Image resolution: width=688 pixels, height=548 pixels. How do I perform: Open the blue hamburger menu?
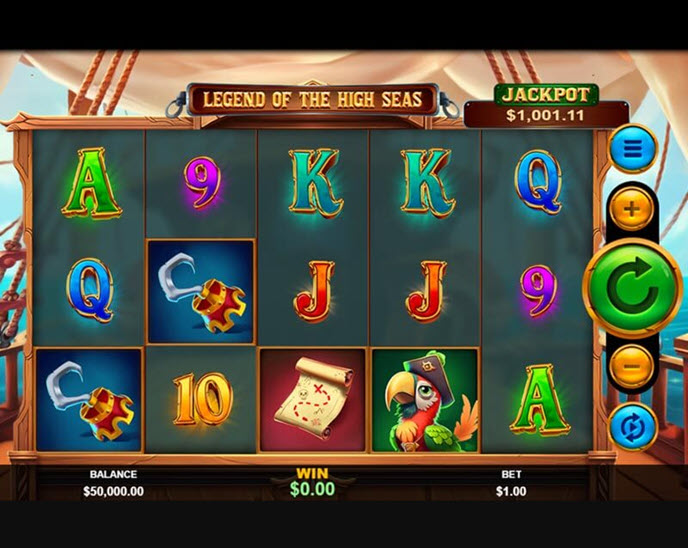[x=632, y=149]
